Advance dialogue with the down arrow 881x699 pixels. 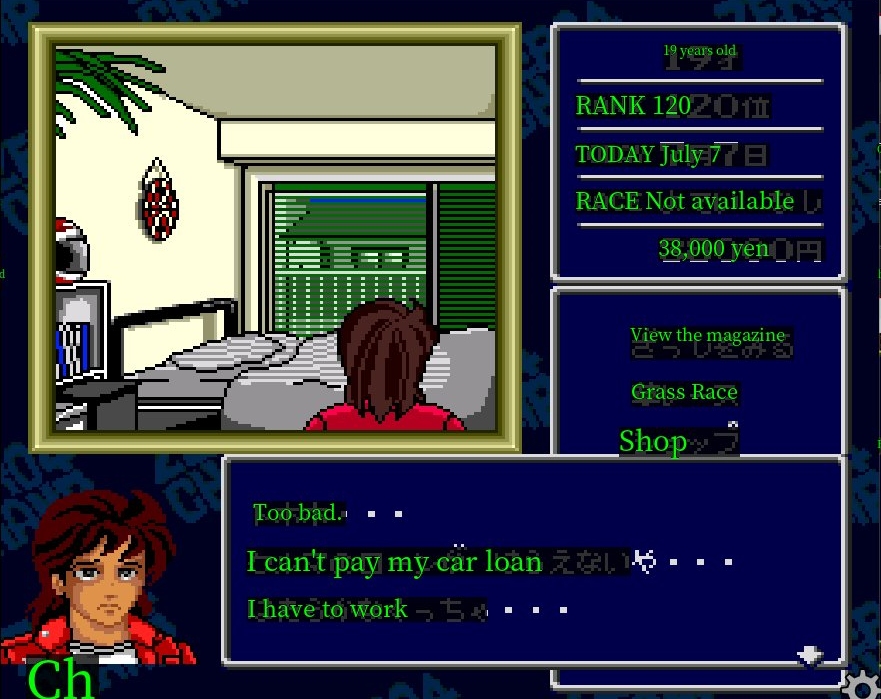809,655
